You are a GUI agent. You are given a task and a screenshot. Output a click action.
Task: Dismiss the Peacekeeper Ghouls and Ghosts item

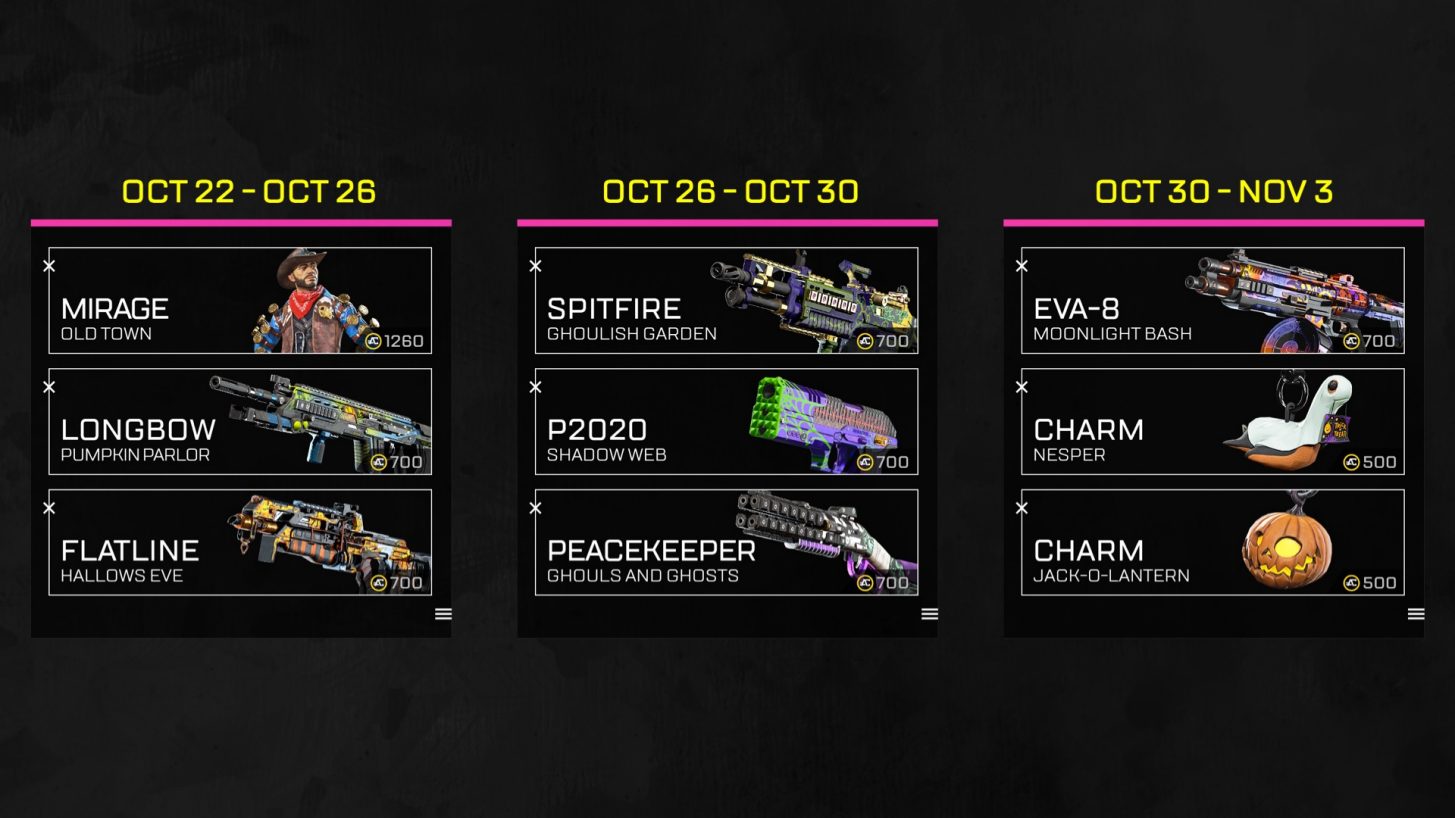coord(535,508)
